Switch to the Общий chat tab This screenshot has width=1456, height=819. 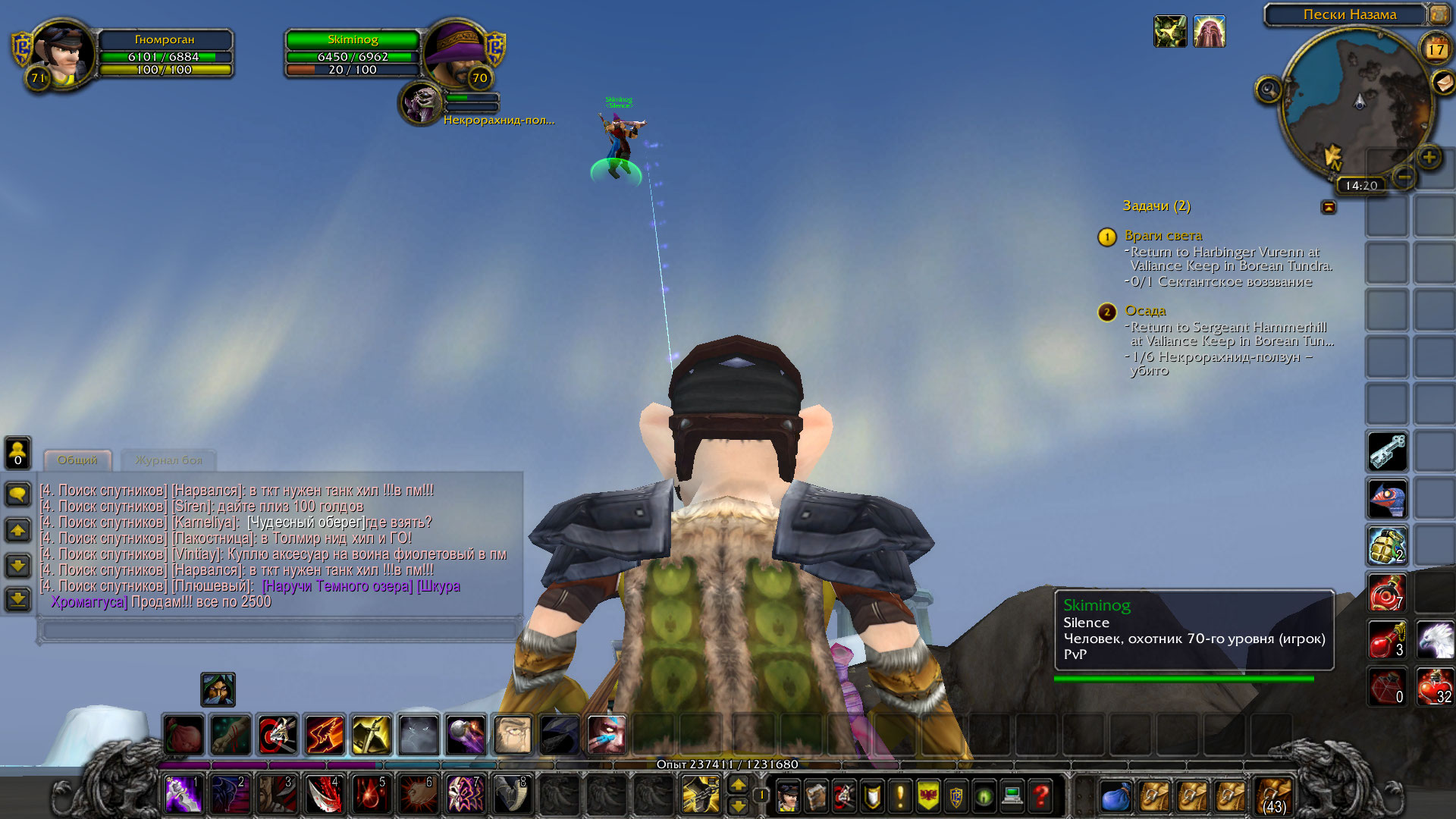(77, 460)
